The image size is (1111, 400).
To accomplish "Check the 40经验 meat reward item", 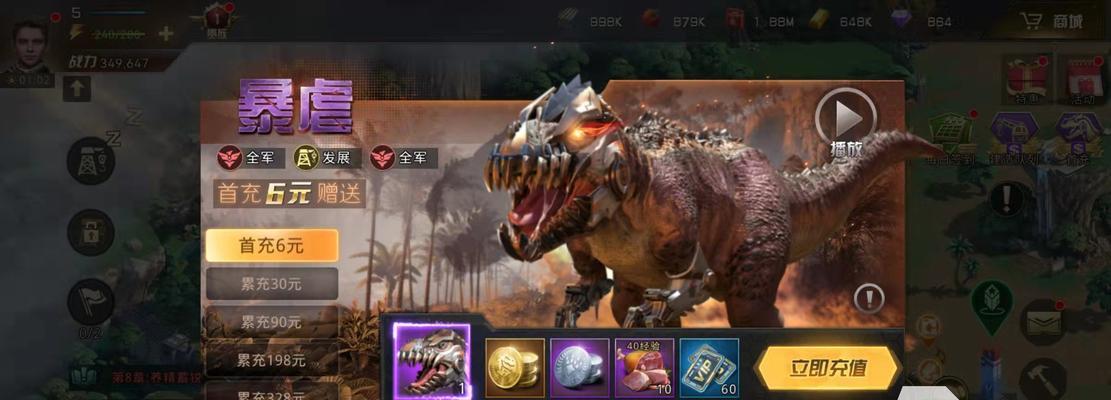I will click(644, 368).
